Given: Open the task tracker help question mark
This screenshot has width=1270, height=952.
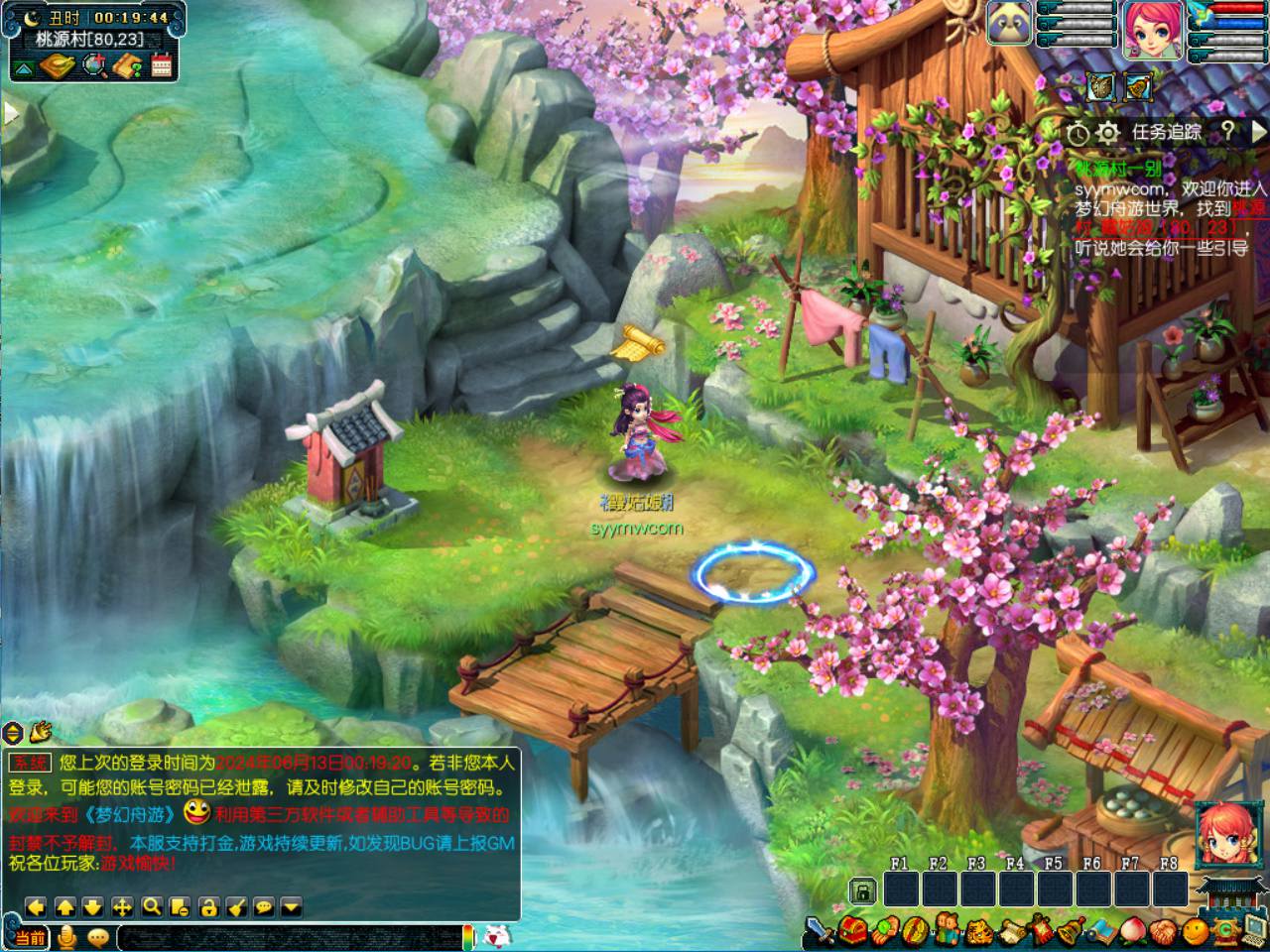Looking at the screenshot, I should click(x=1228, y=131).
